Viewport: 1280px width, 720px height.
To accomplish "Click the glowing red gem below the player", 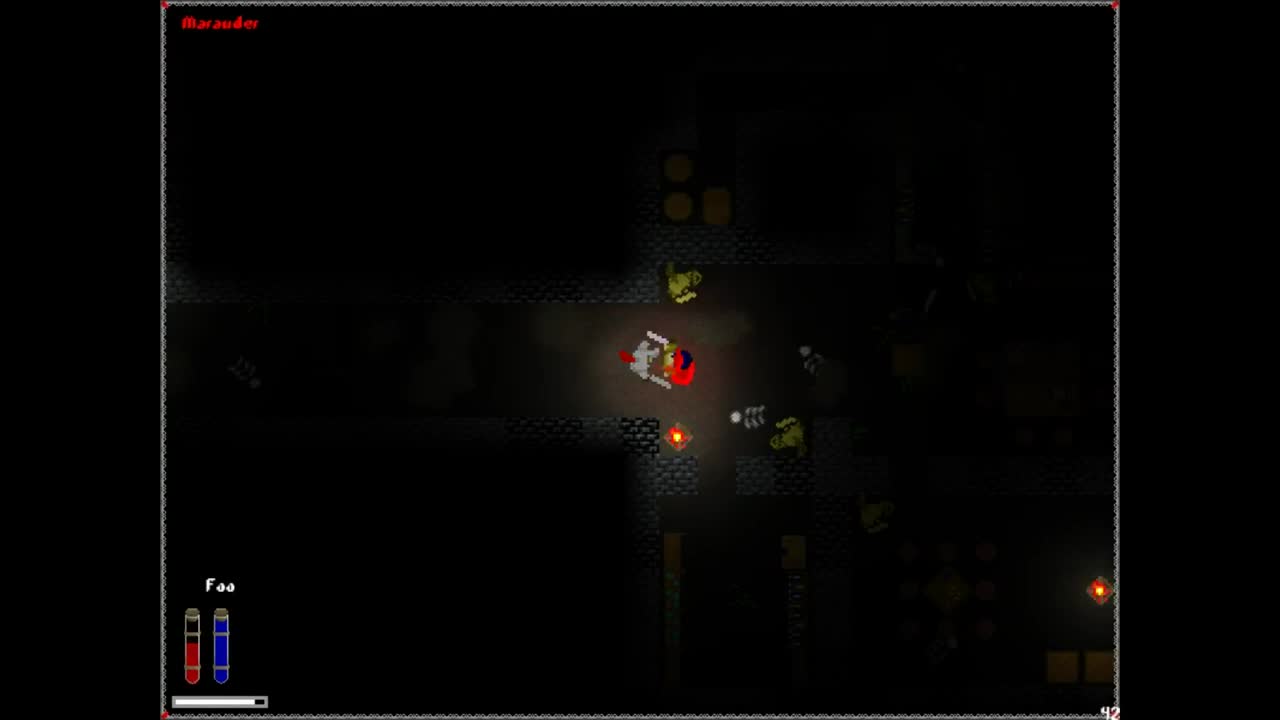I will tap(678, 434).
